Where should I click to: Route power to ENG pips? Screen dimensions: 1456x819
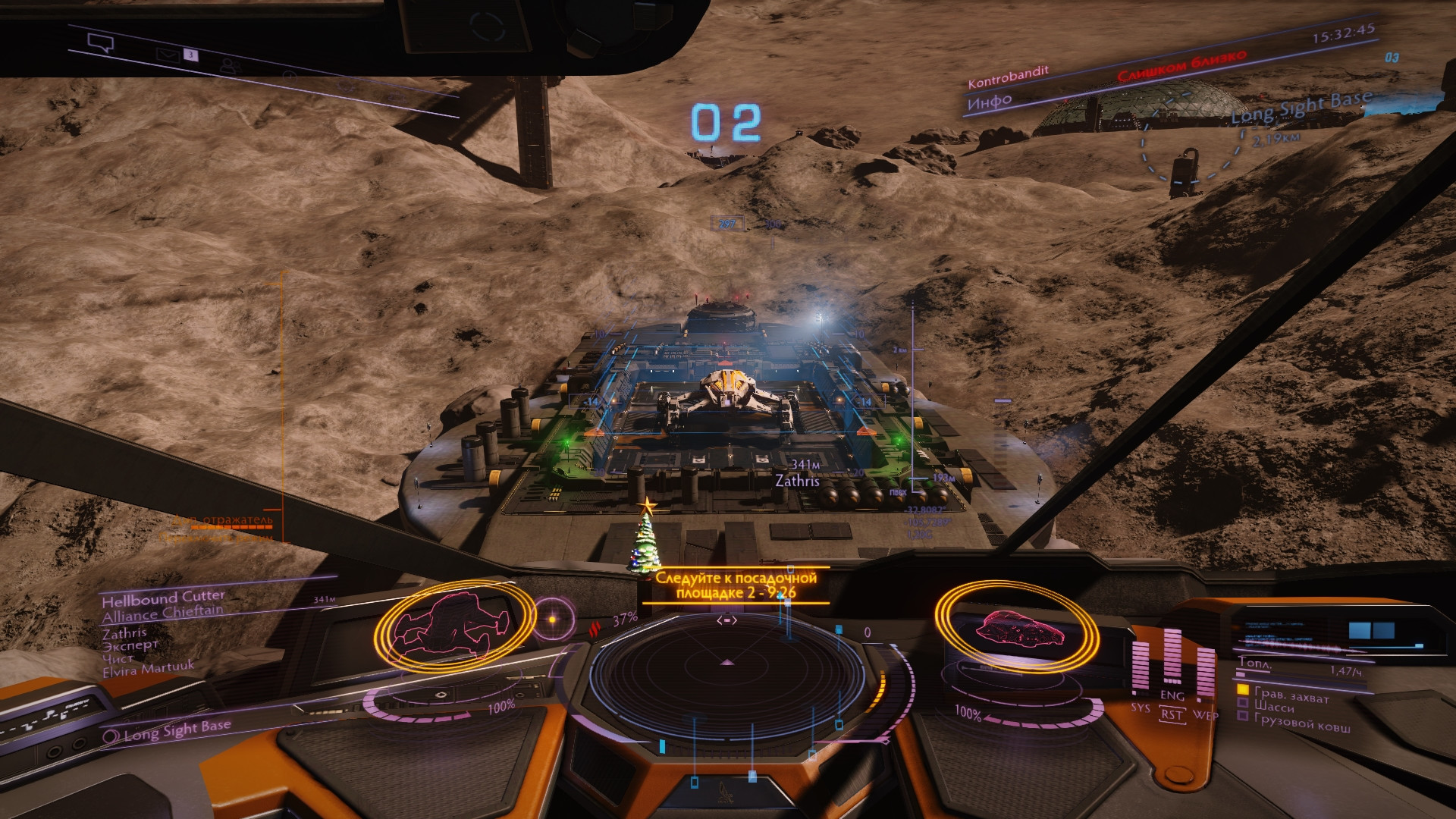[1172, 695]
